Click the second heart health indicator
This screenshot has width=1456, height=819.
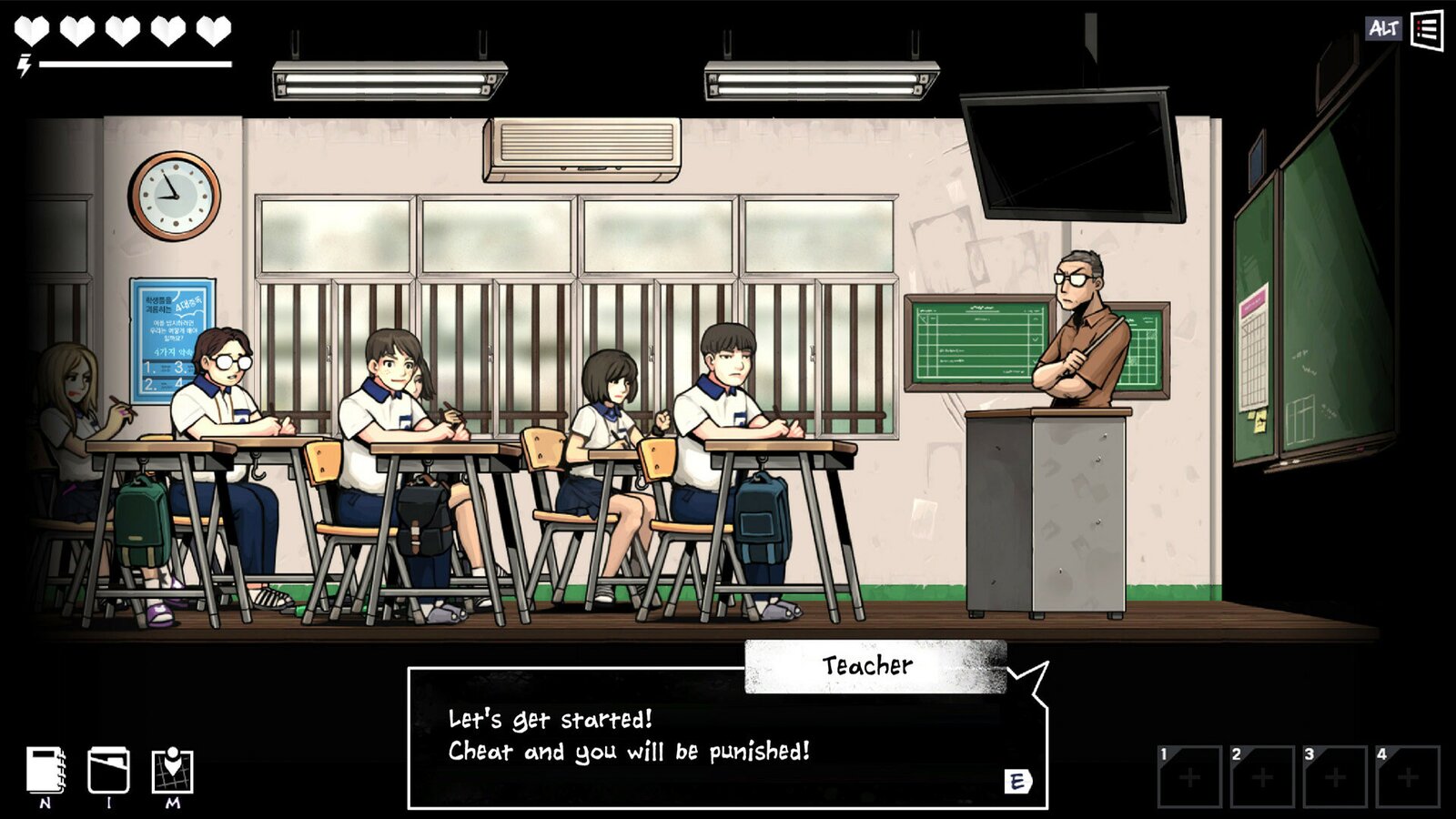[x=76, y=28]
